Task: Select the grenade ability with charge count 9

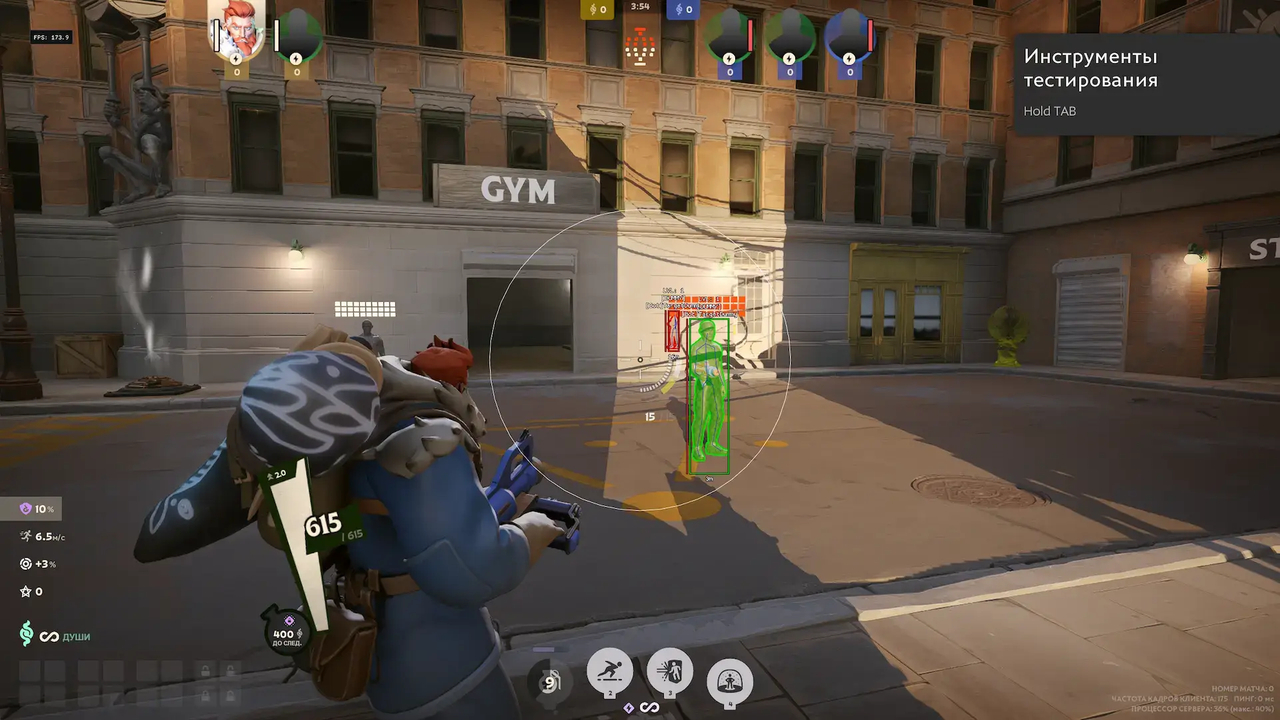Action: point(550,679)
